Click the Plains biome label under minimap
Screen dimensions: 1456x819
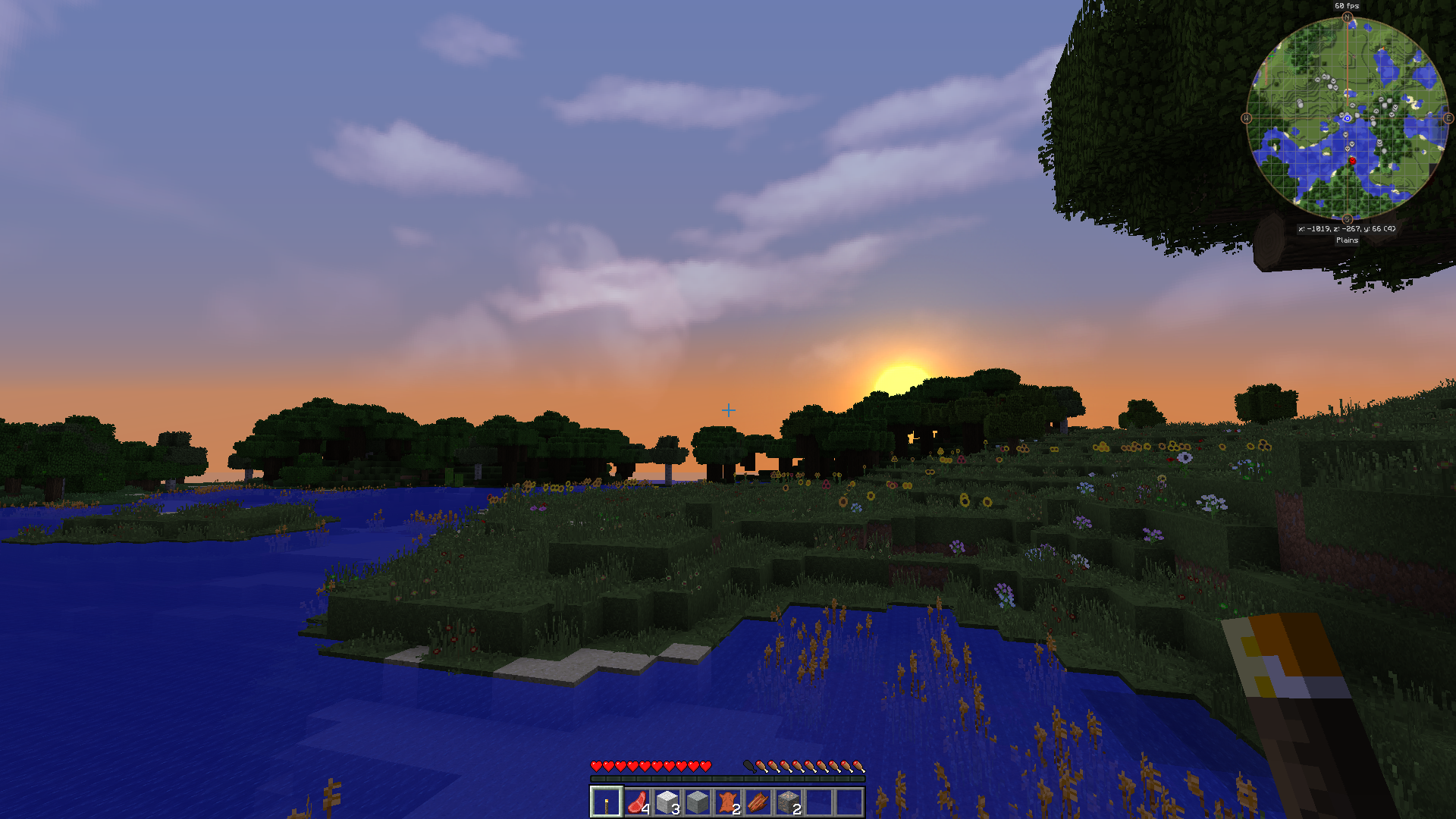[1348, 240]
